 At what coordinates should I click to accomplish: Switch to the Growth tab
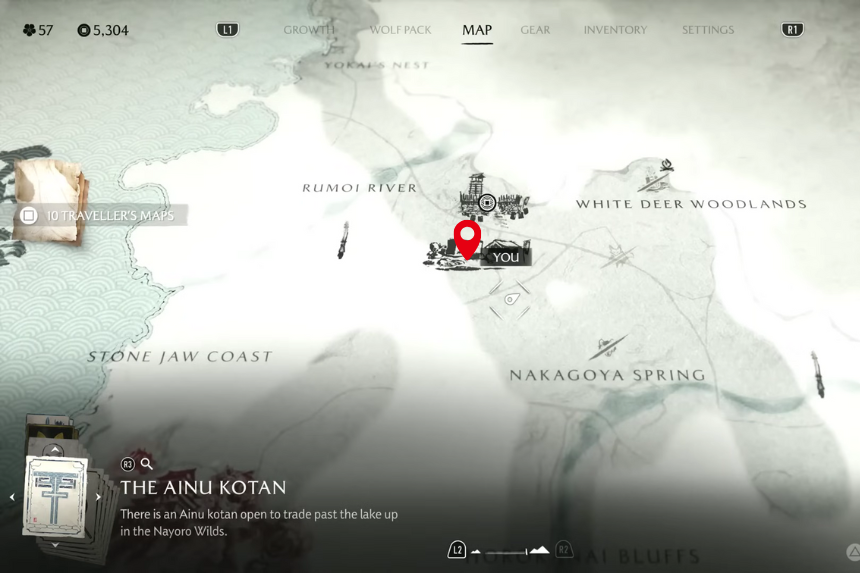coord(308,30)
